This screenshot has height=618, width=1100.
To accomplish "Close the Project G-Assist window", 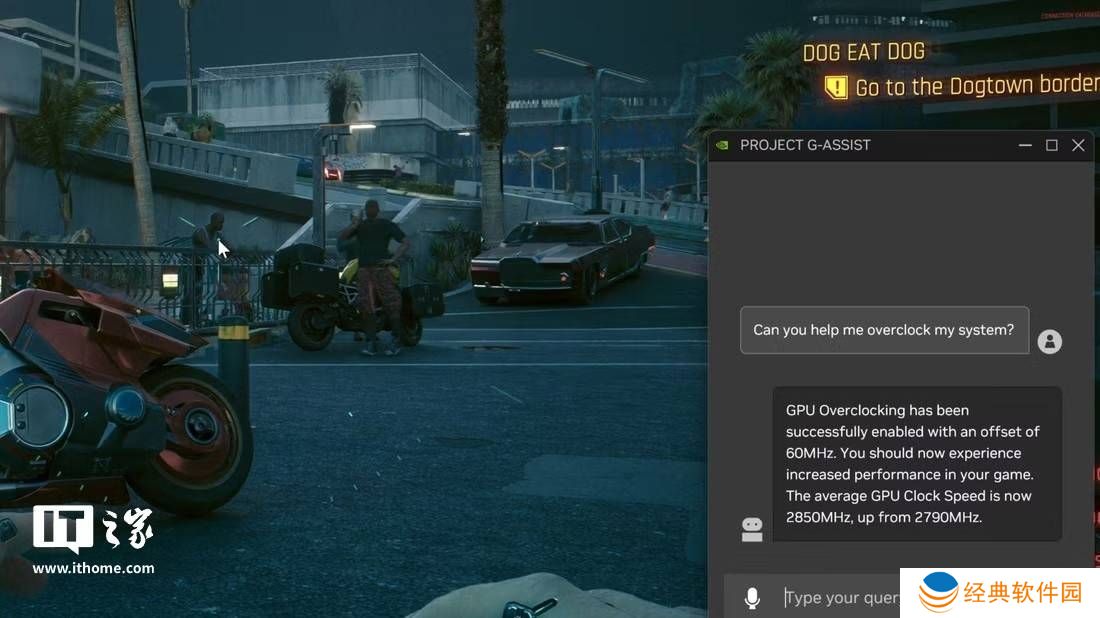I will pos(1078,145).
